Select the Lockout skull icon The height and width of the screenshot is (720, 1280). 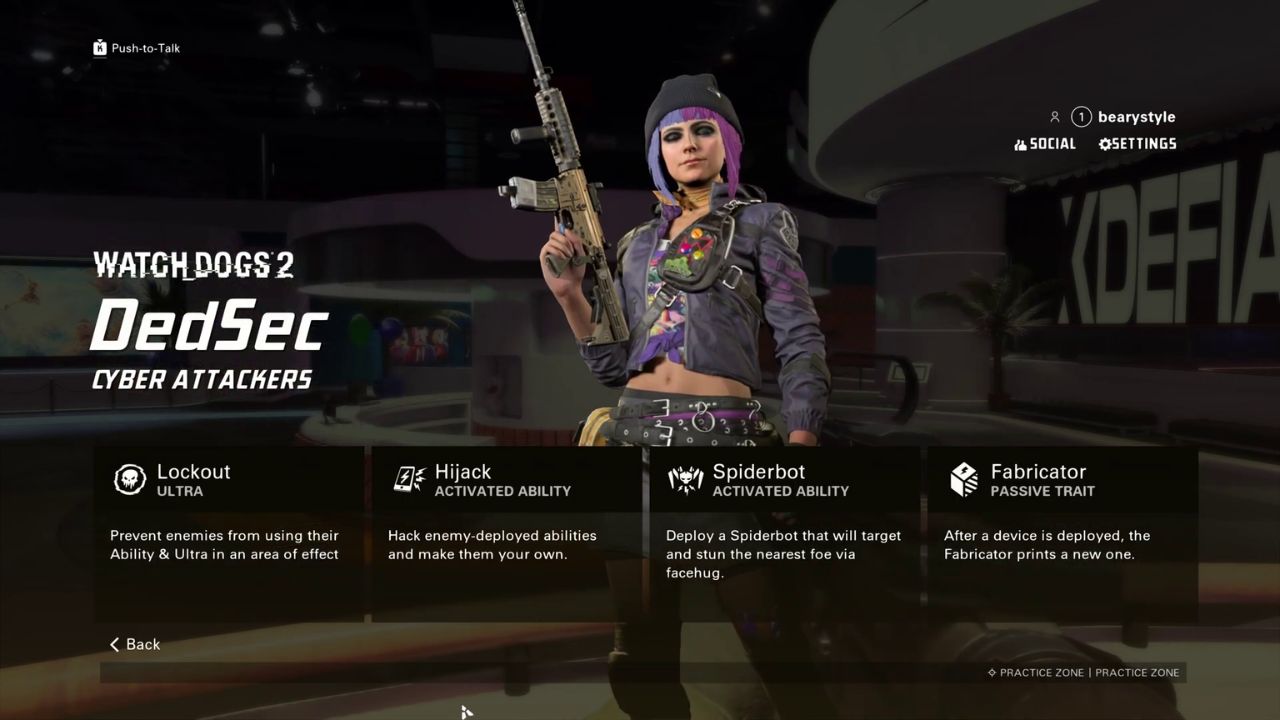click(127, 480)
